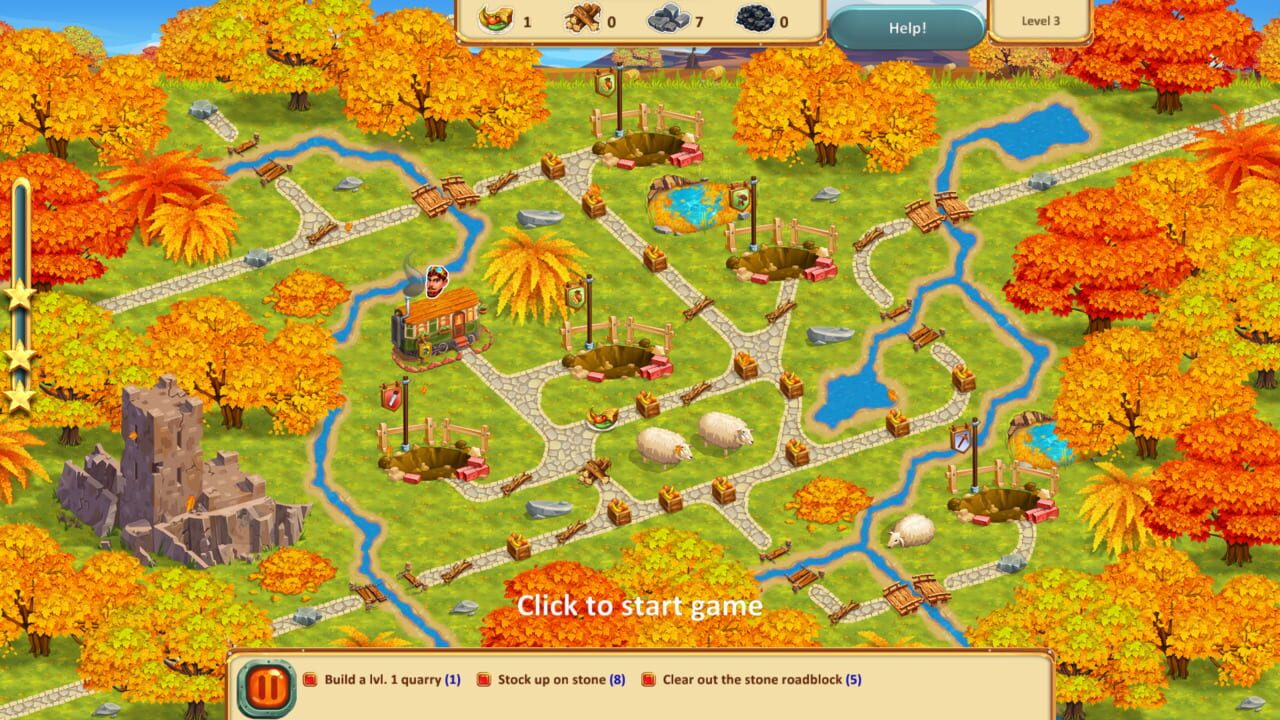Click the cornucopia food resource icon
1280x720 pixels.
(497, 18)
